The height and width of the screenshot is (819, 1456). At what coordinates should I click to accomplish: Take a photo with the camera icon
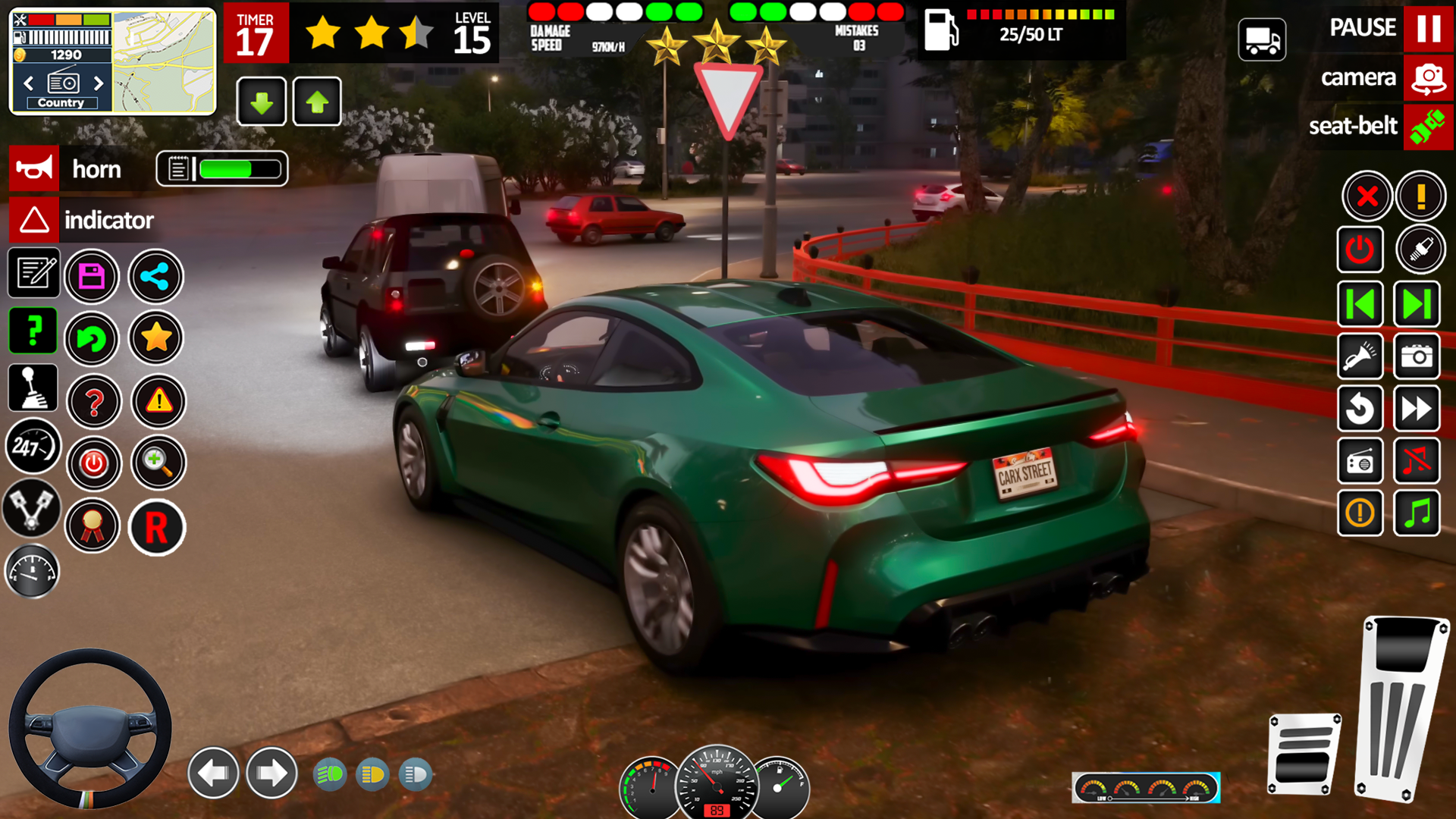(x=1417, y=356)
